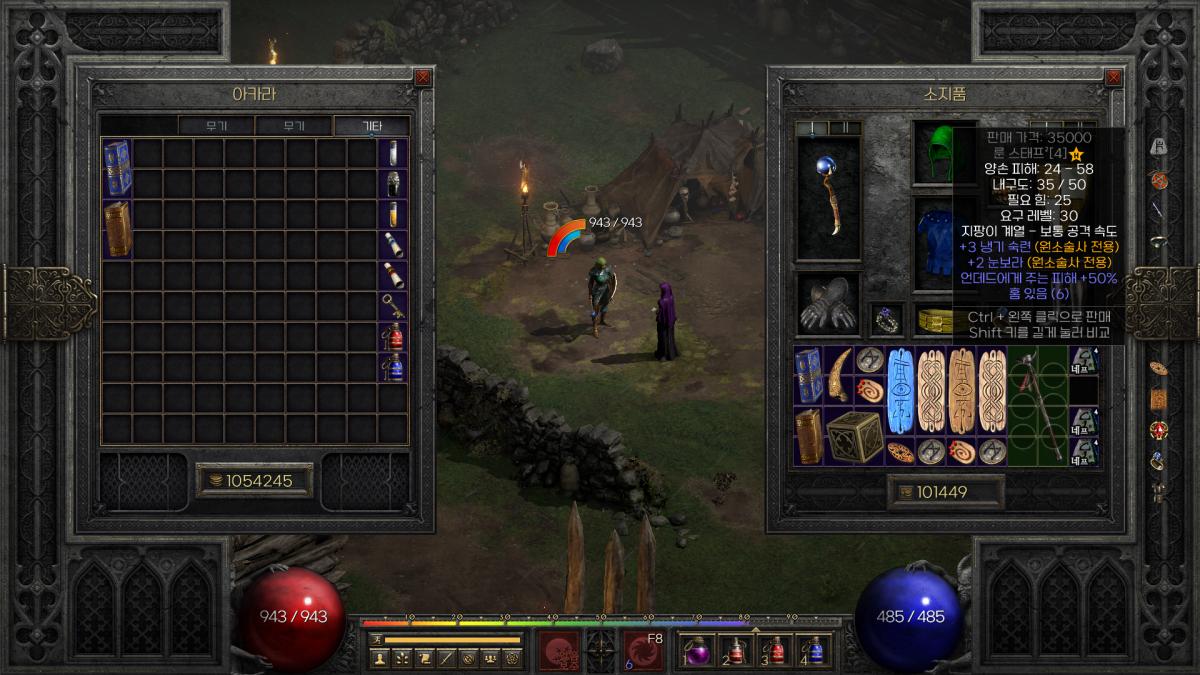Click the equipped gauntlets slot
Image resolution: width=1200 pixels, height=675 pixels.
tap(827, 305)
